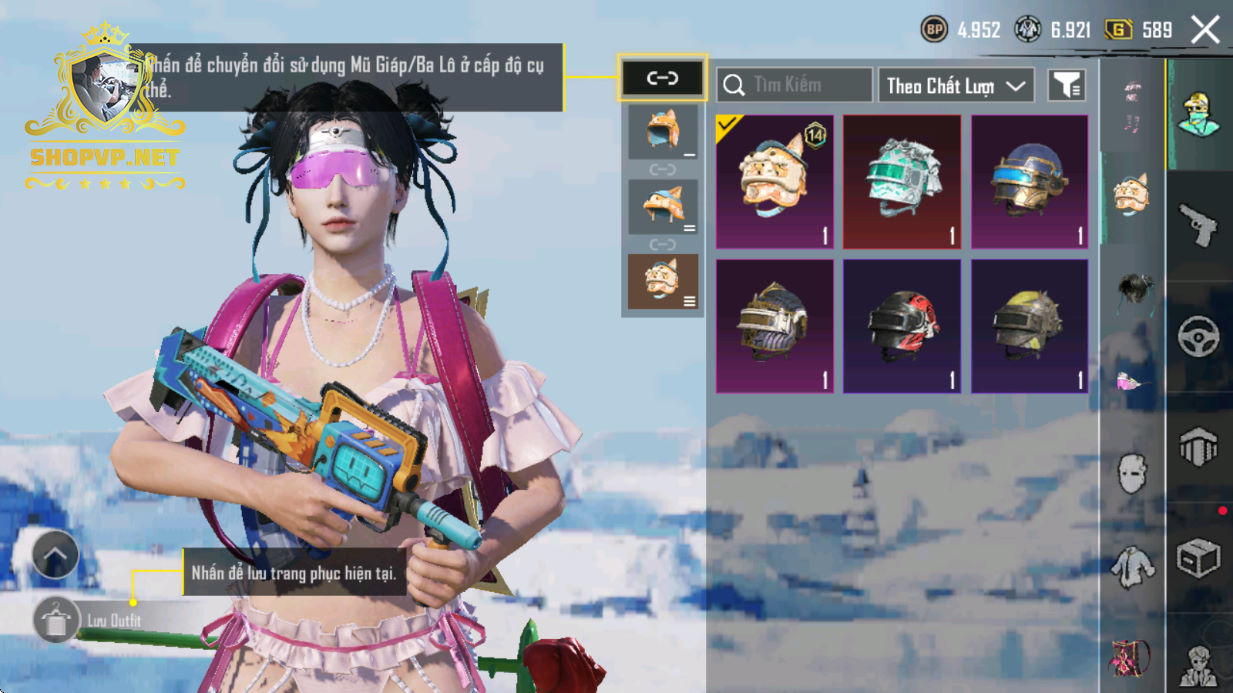The width and height of the screenshot is (1233, 693).
Task: Select the jacket clothing category
Action: (x=1132, y=566)
